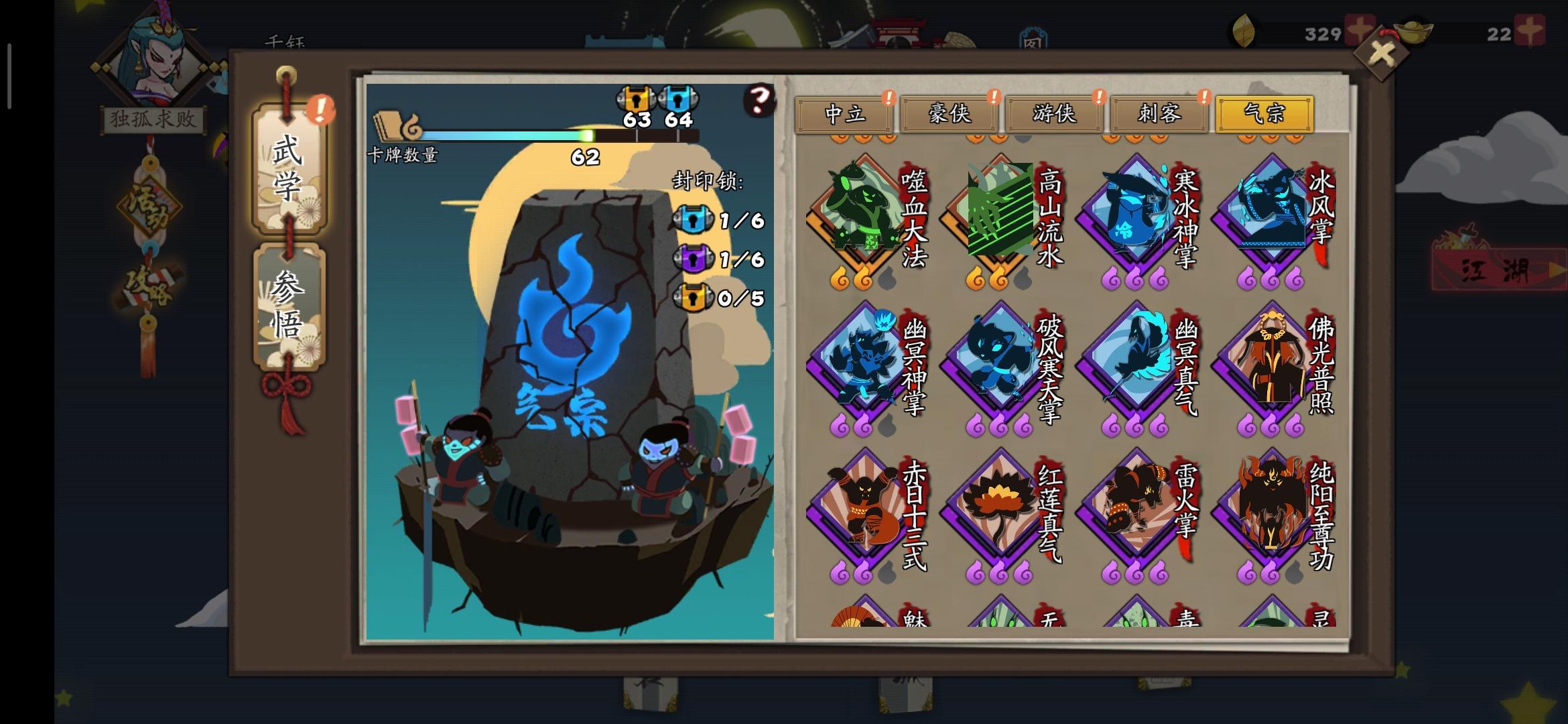
Task: Toggle the 豪侠 category
Action: tap(950, 115)
